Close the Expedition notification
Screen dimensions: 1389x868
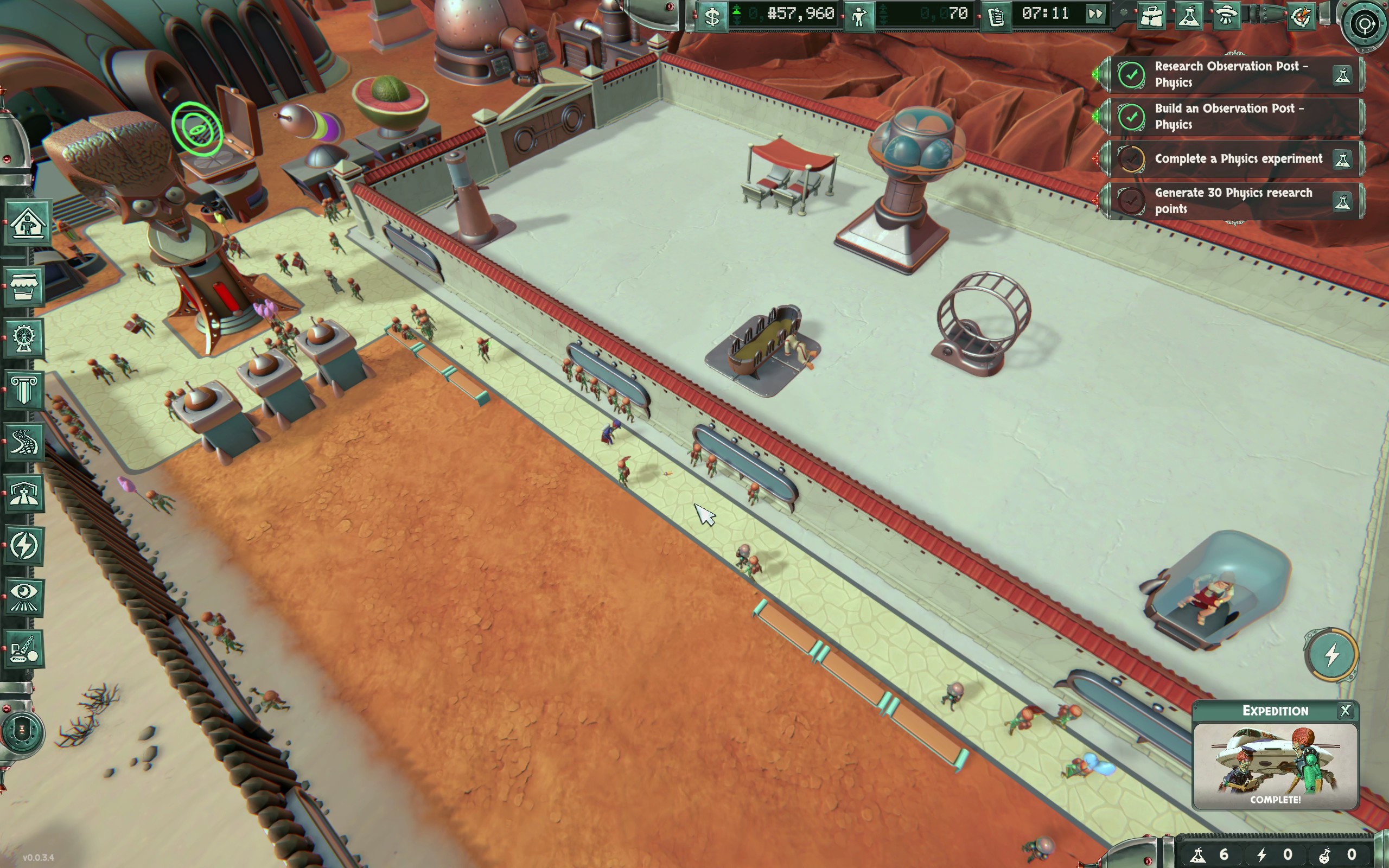pos(1345,711)
